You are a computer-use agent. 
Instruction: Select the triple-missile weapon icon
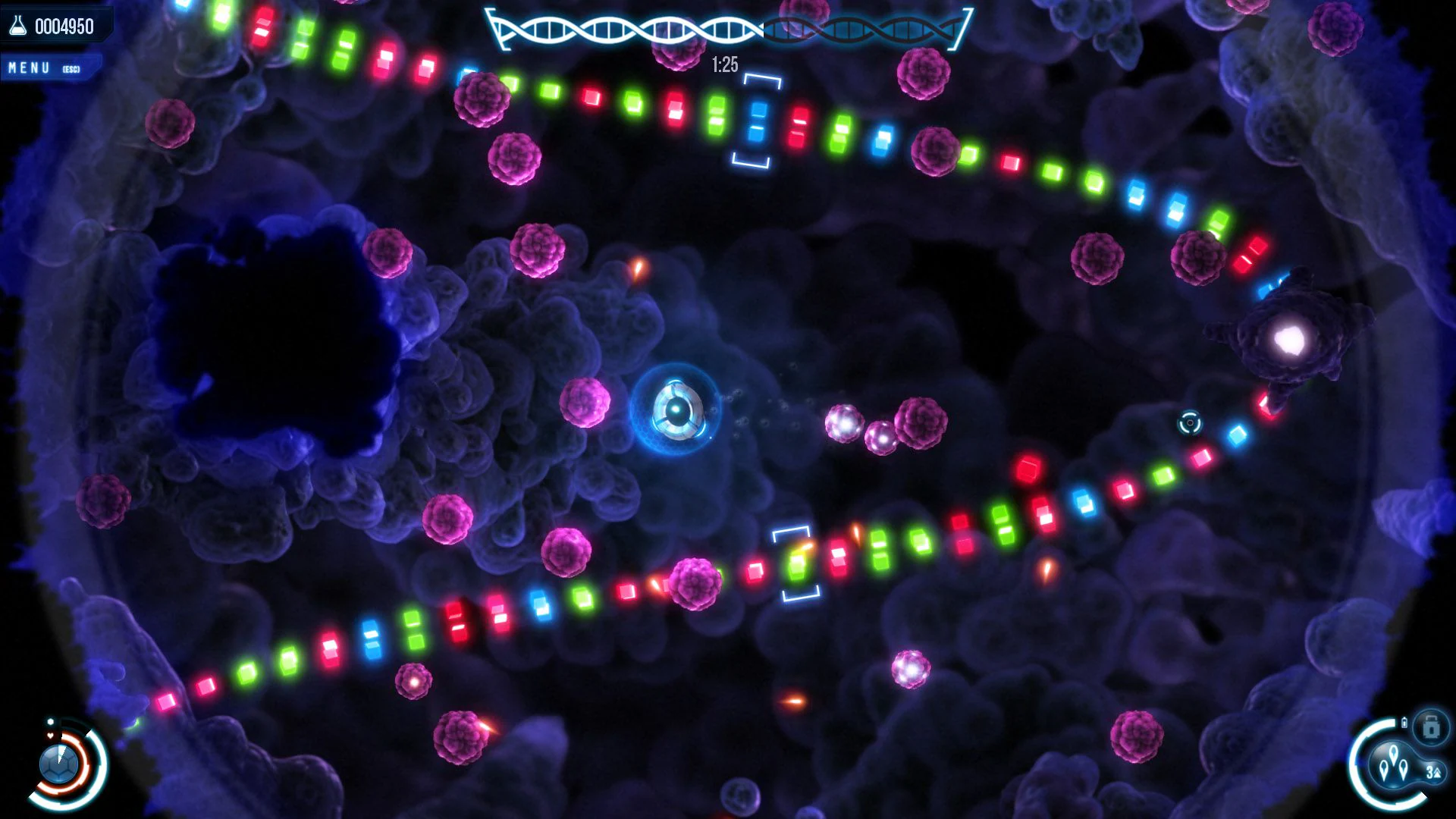[x=1394, y=763]
